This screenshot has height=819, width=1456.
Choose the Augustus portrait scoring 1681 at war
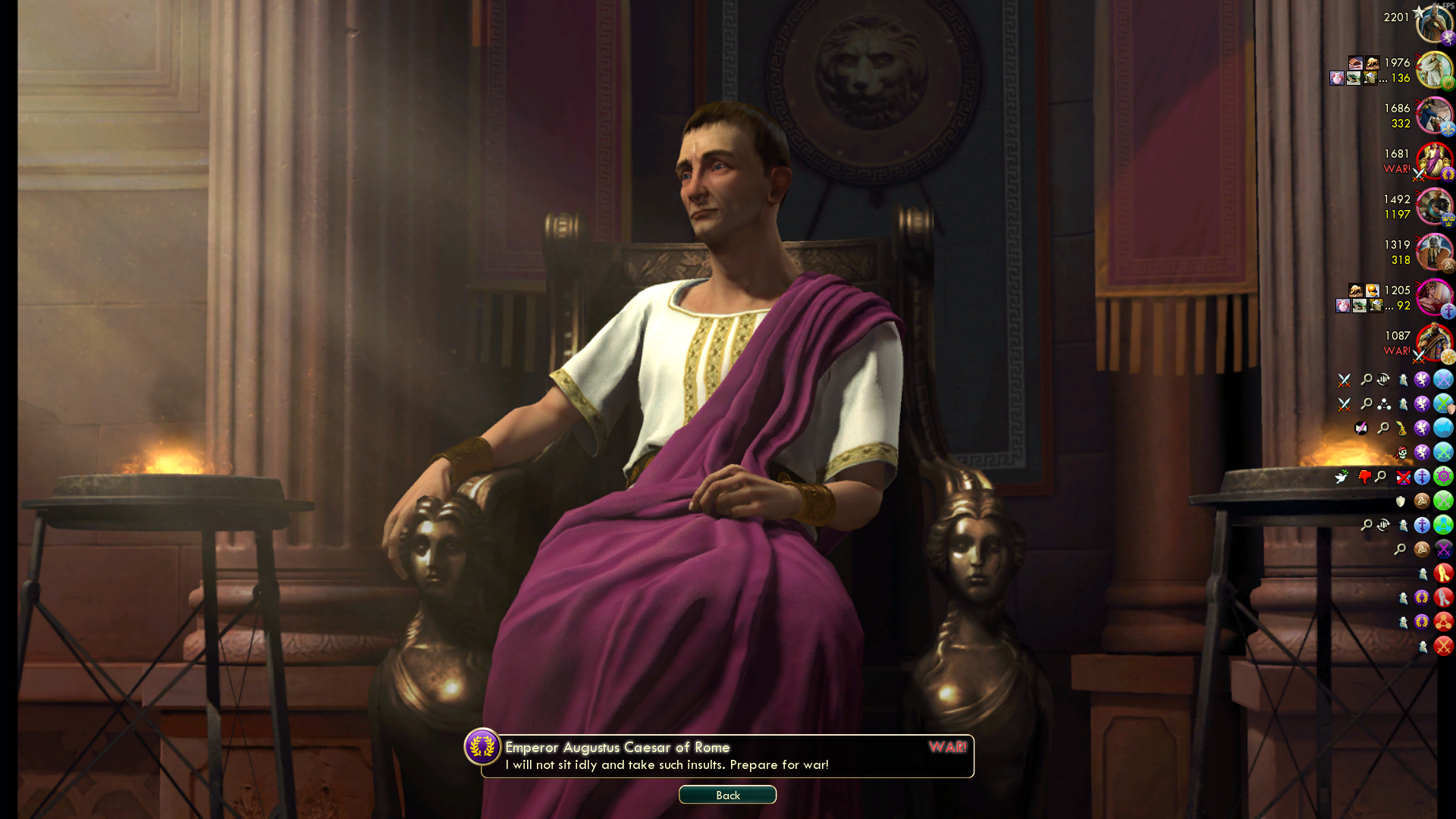click(1432, 161)
